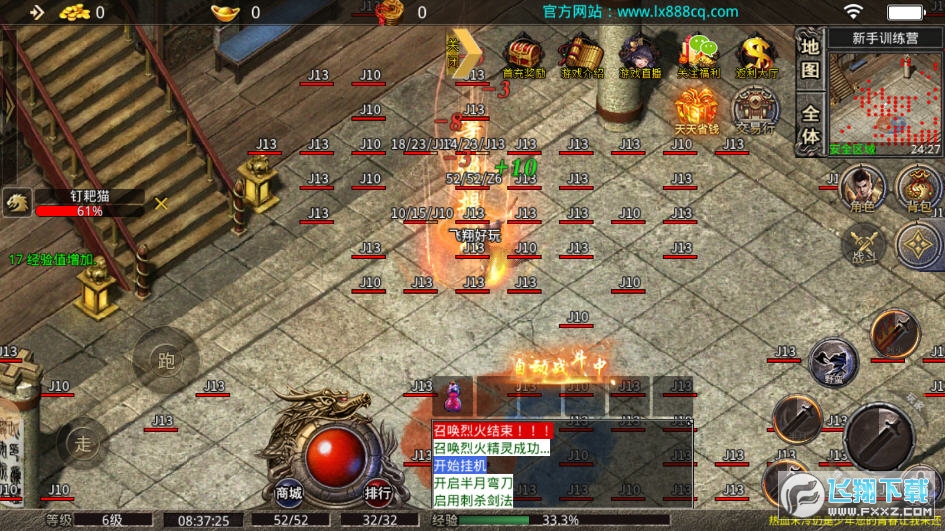The image size is (945, 531).
Task: Select the 全体 button beside the minimap
Action: point(811,123)
